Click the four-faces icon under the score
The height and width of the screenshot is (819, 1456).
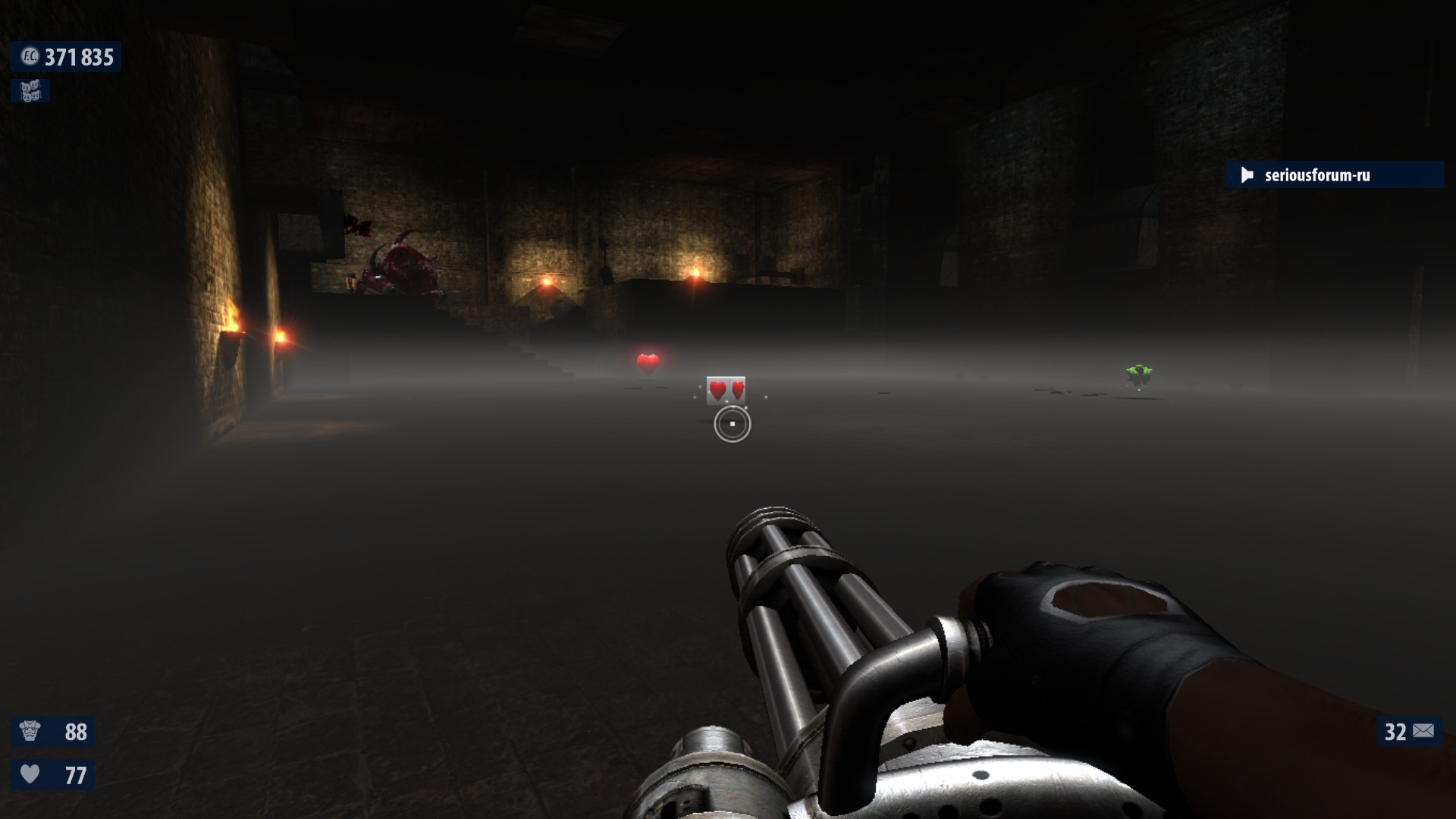(30, 91)
